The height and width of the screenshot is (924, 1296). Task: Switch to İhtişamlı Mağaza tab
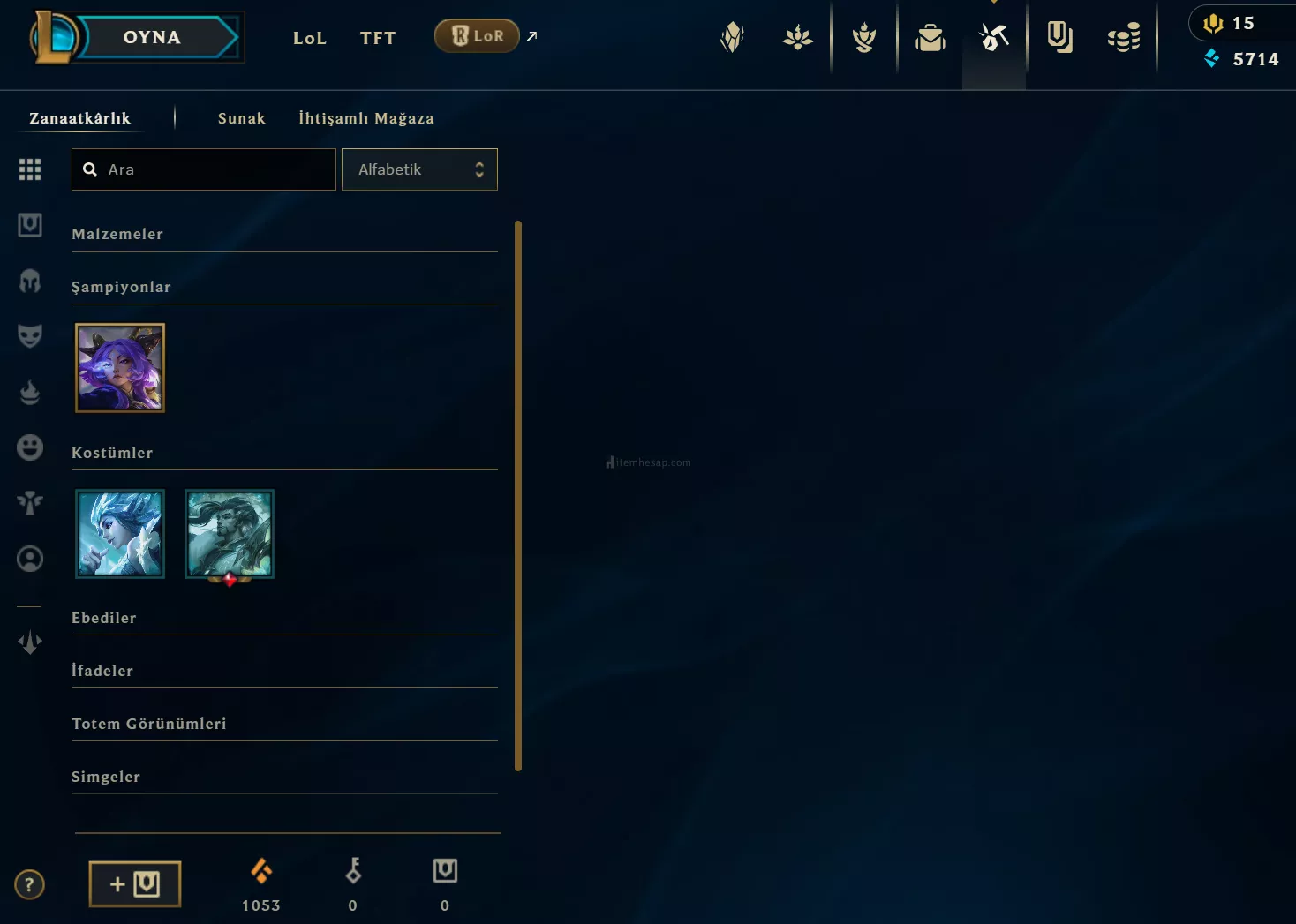(366, 118)
